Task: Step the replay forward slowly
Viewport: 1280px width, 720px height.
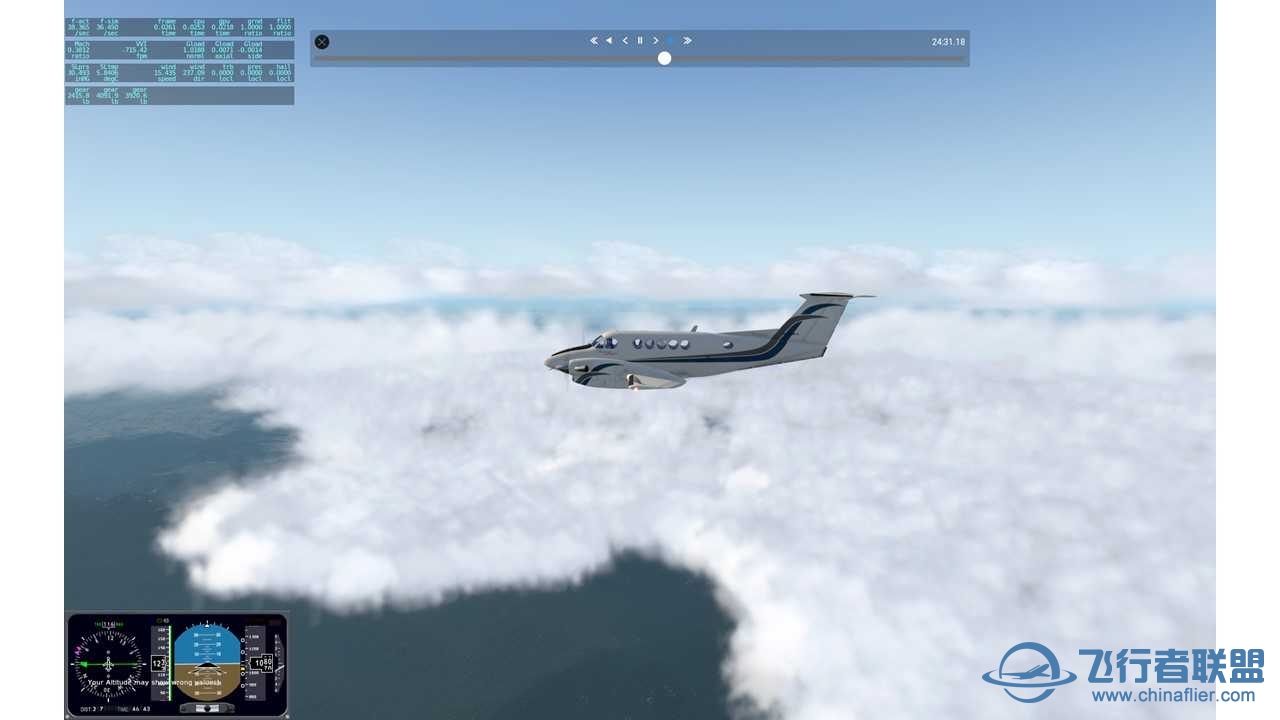Action: tap(656, 41)
